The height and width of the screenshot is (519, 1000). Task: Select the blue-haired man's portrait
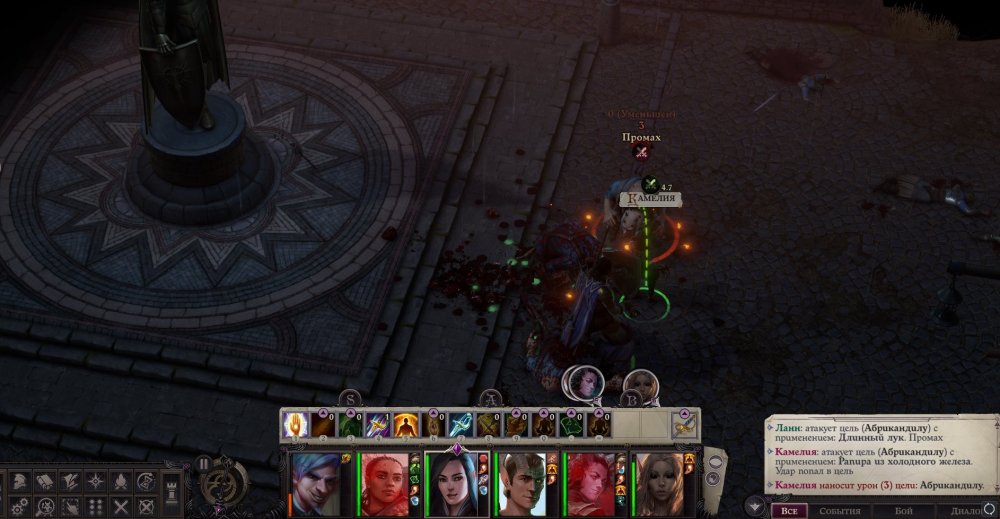pyautogui.click(x=315, y=485)
